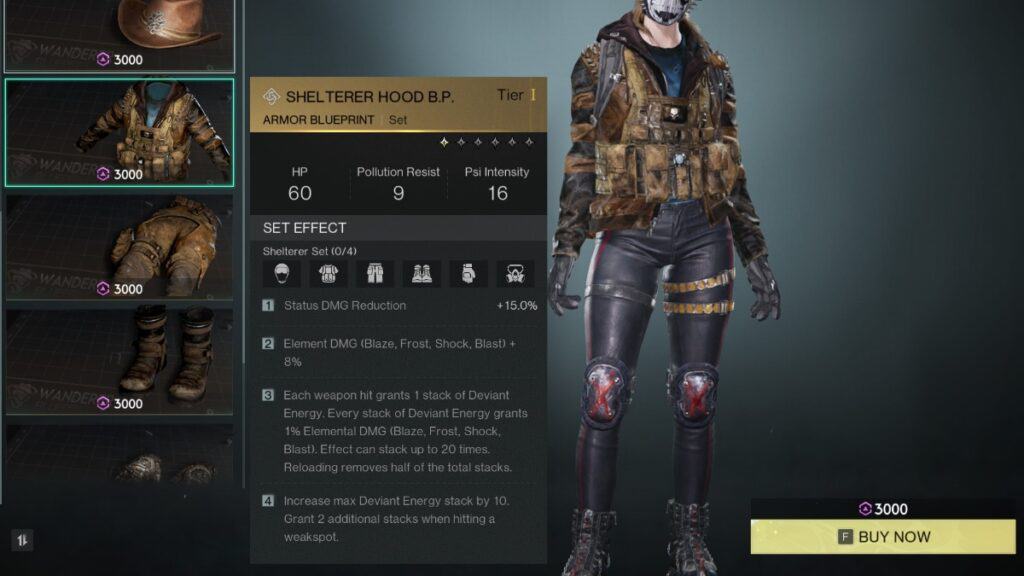
Task: Select the brown pants shop item
Action: (120, 247)
